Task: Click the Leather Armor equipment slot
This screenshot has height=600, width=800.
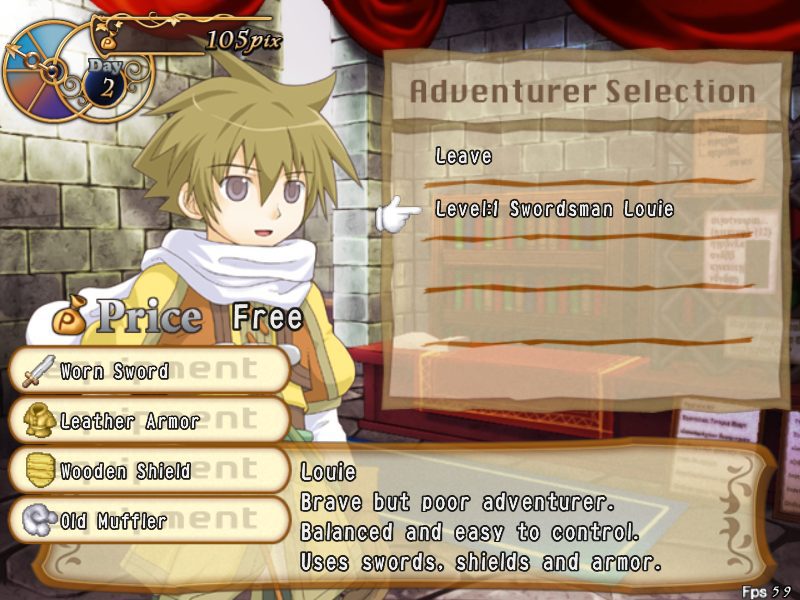Action: [x=150, y=421]
